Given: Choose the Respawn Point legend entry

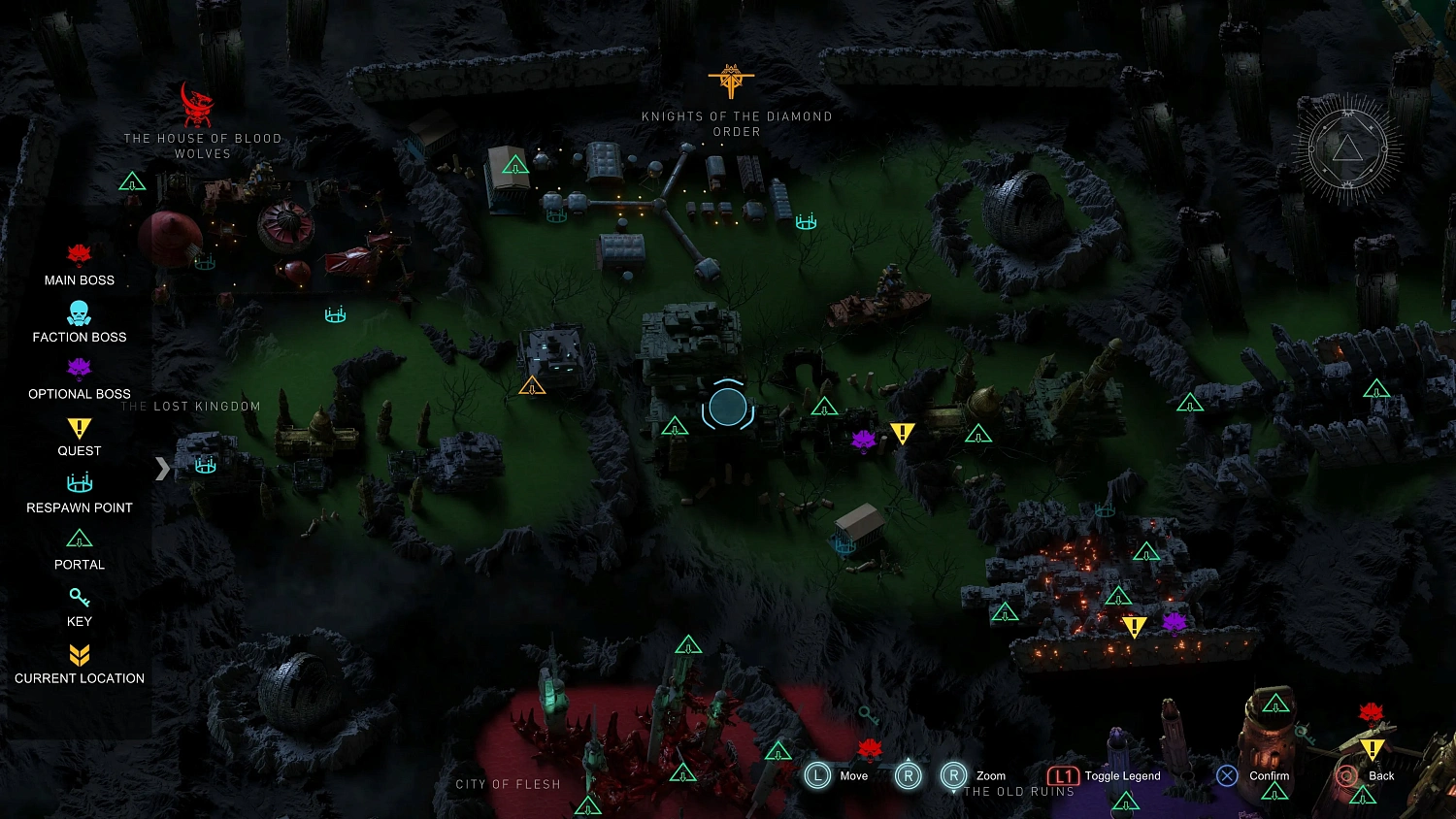Looking at the screenshot, I should [80, 493].
